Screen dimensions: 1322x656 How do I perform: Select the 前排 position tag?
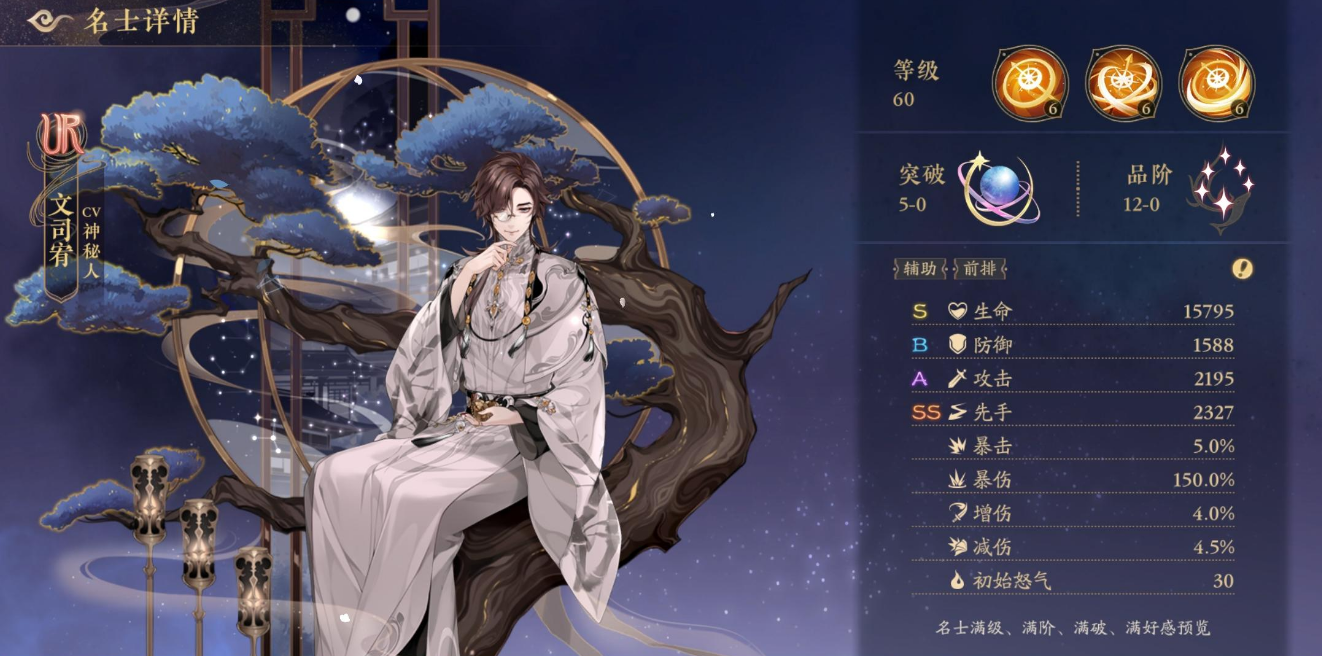point(980,268)
